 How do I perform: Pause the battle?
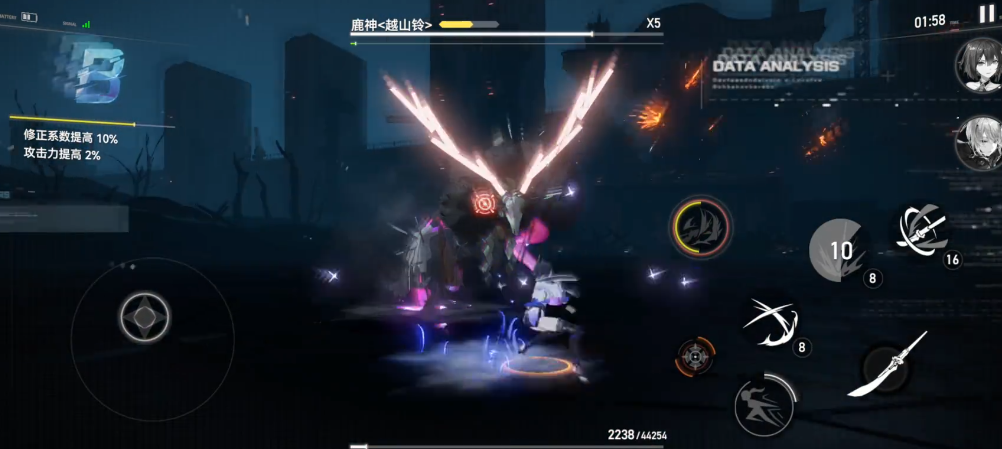pos(986,14)
